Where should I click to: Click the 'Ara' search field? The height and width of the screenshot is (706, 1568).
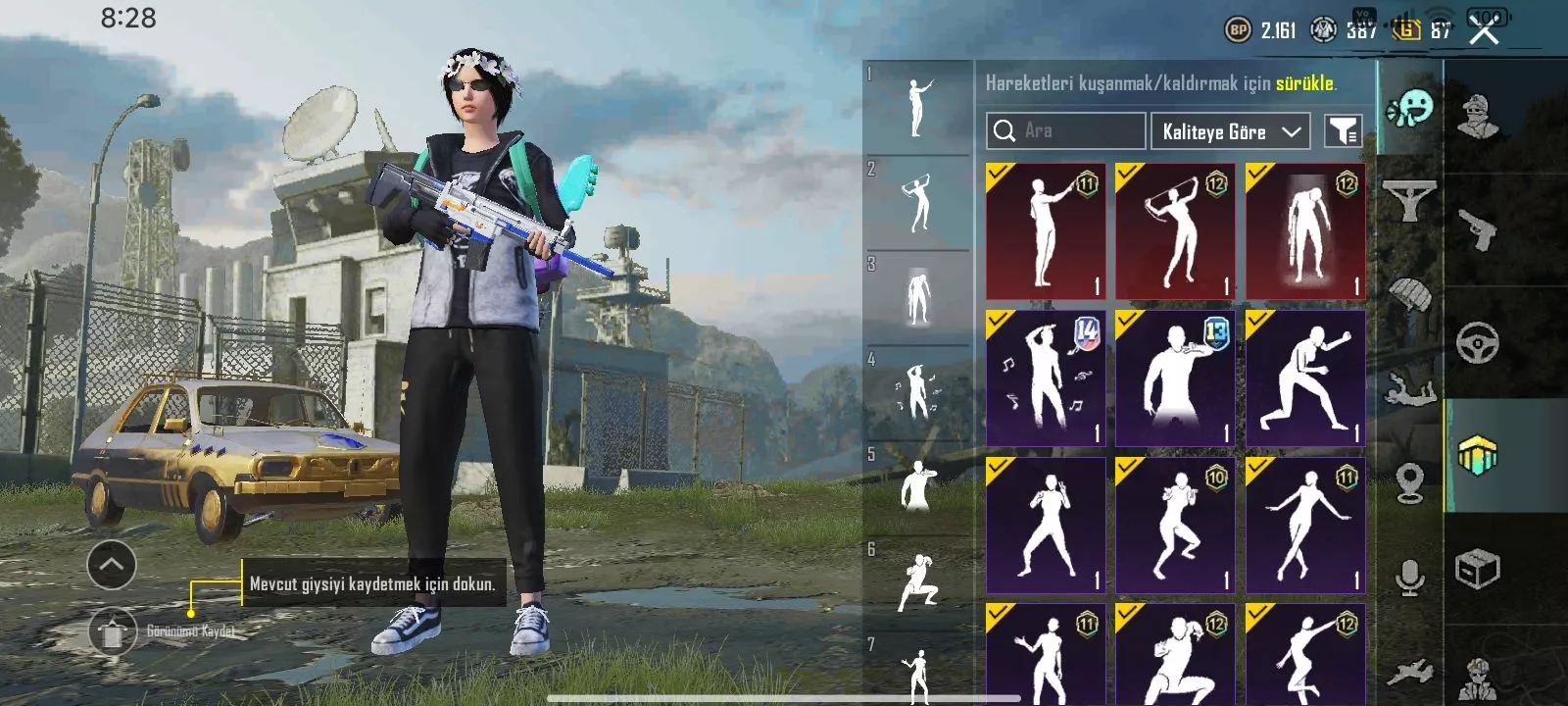(x=1066, y=130)
